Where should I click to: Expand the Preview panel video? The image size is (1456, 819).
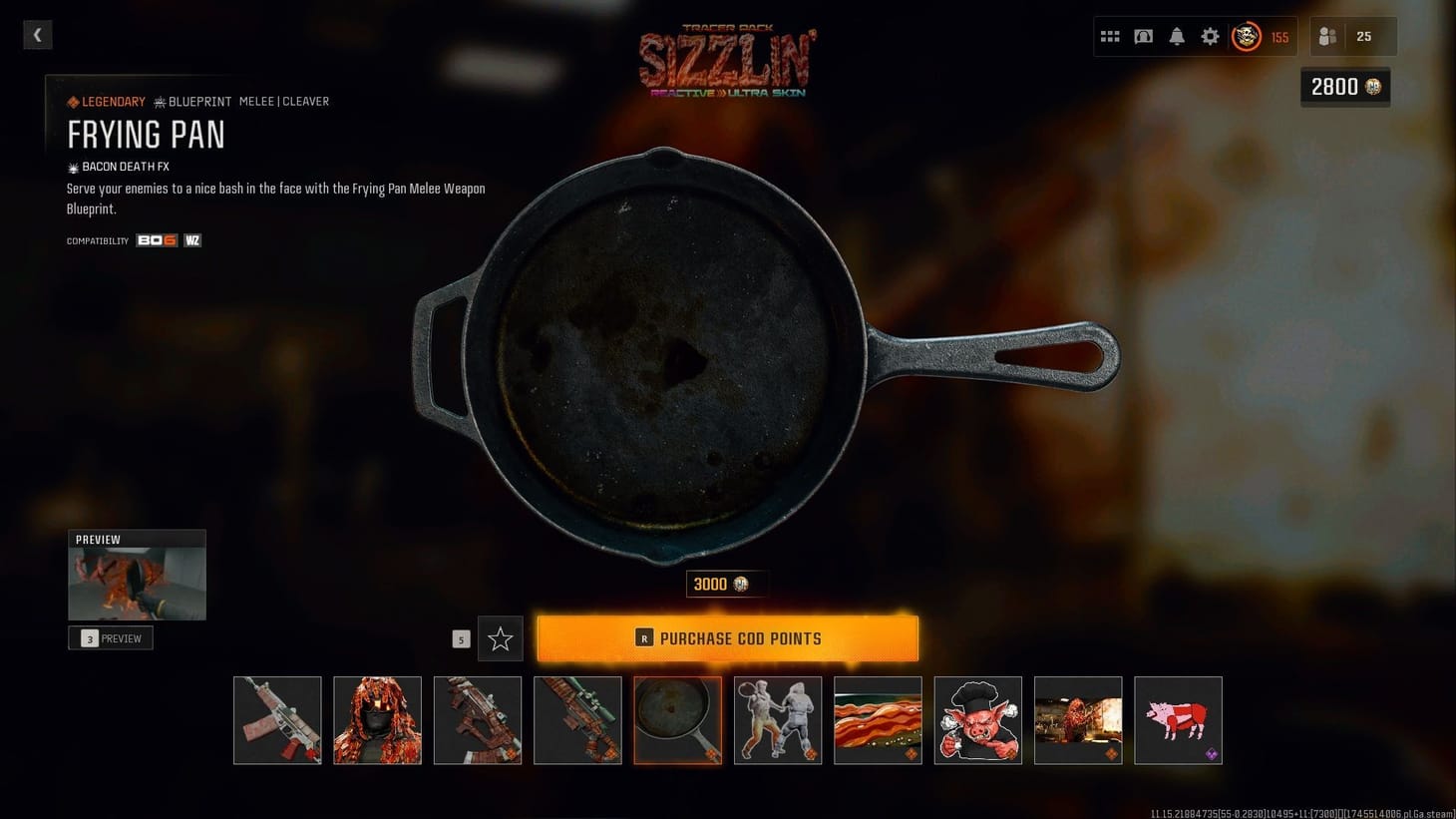(x=137, y=576)
